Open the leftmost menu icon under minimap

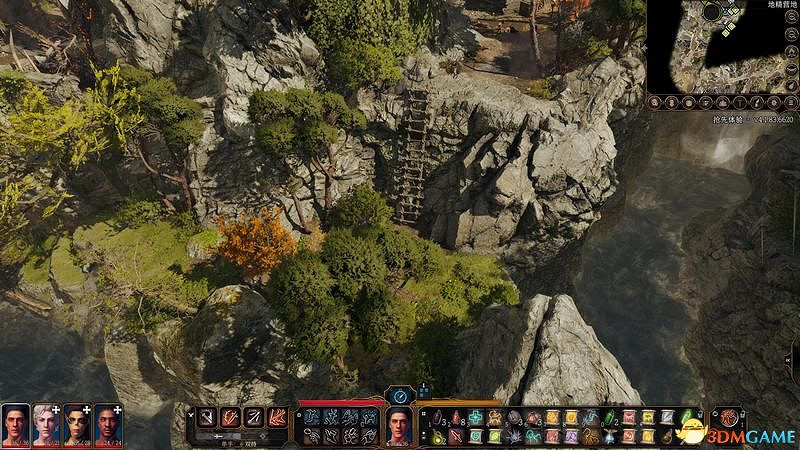[654, 102]
